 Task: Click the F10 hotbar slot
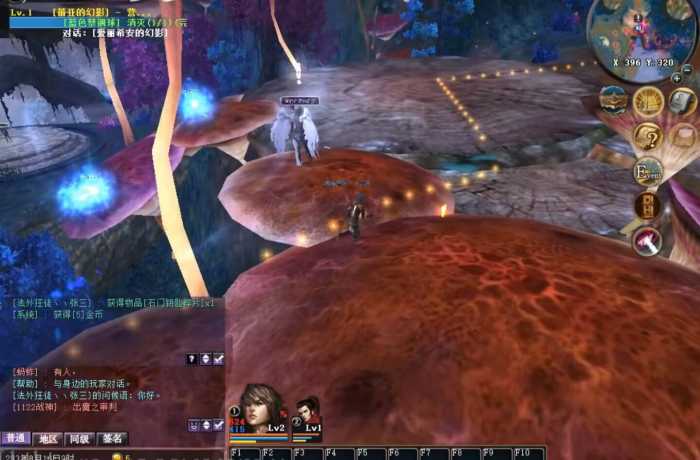coord(528,453)
